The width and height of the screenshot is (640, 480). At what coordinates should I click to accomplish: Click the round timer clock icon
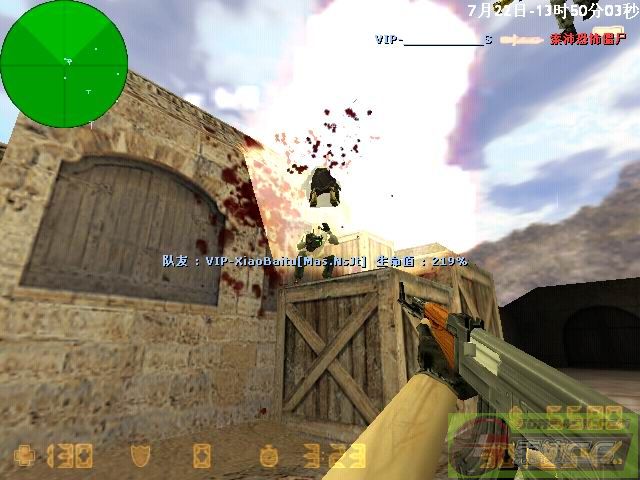[x=268, y=456]
